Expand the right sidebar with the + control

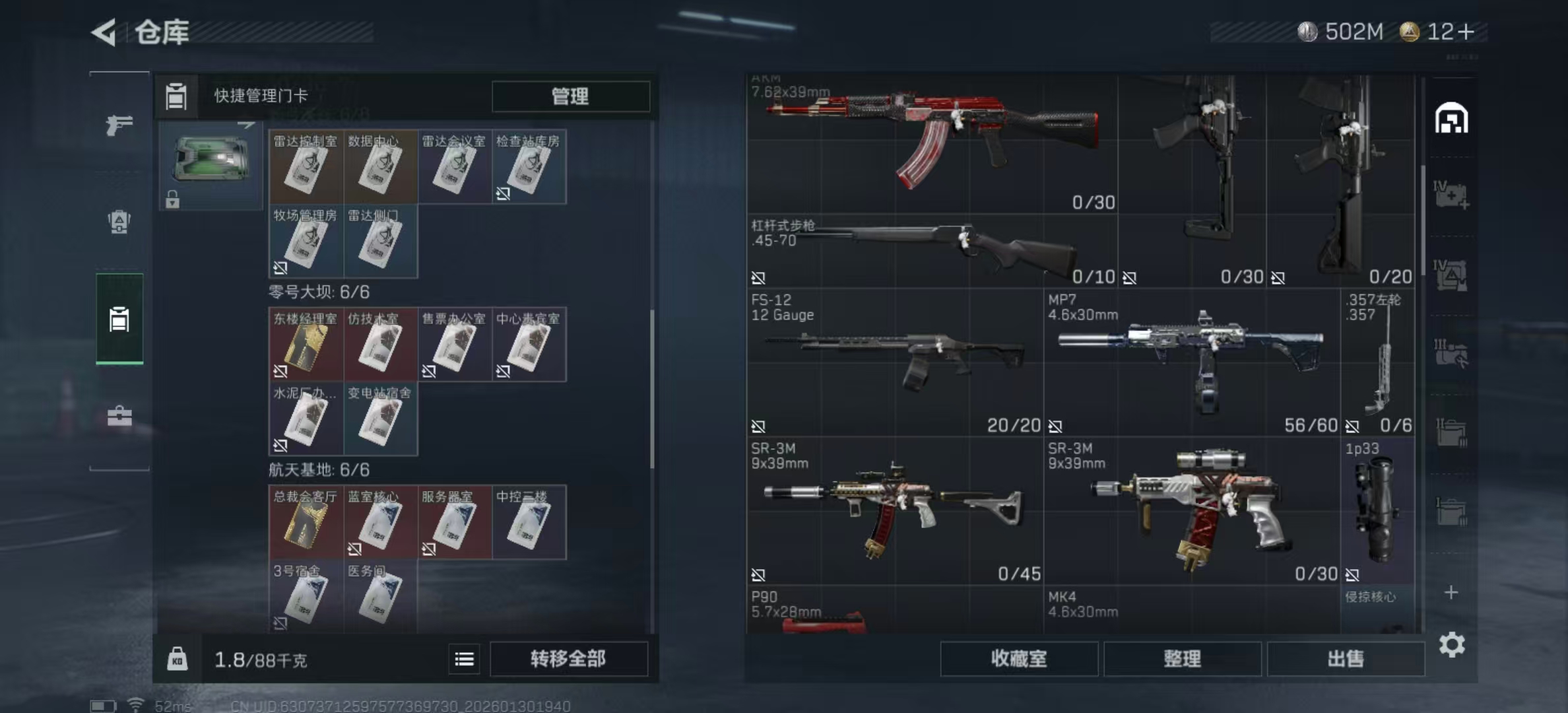[1451, 593]
